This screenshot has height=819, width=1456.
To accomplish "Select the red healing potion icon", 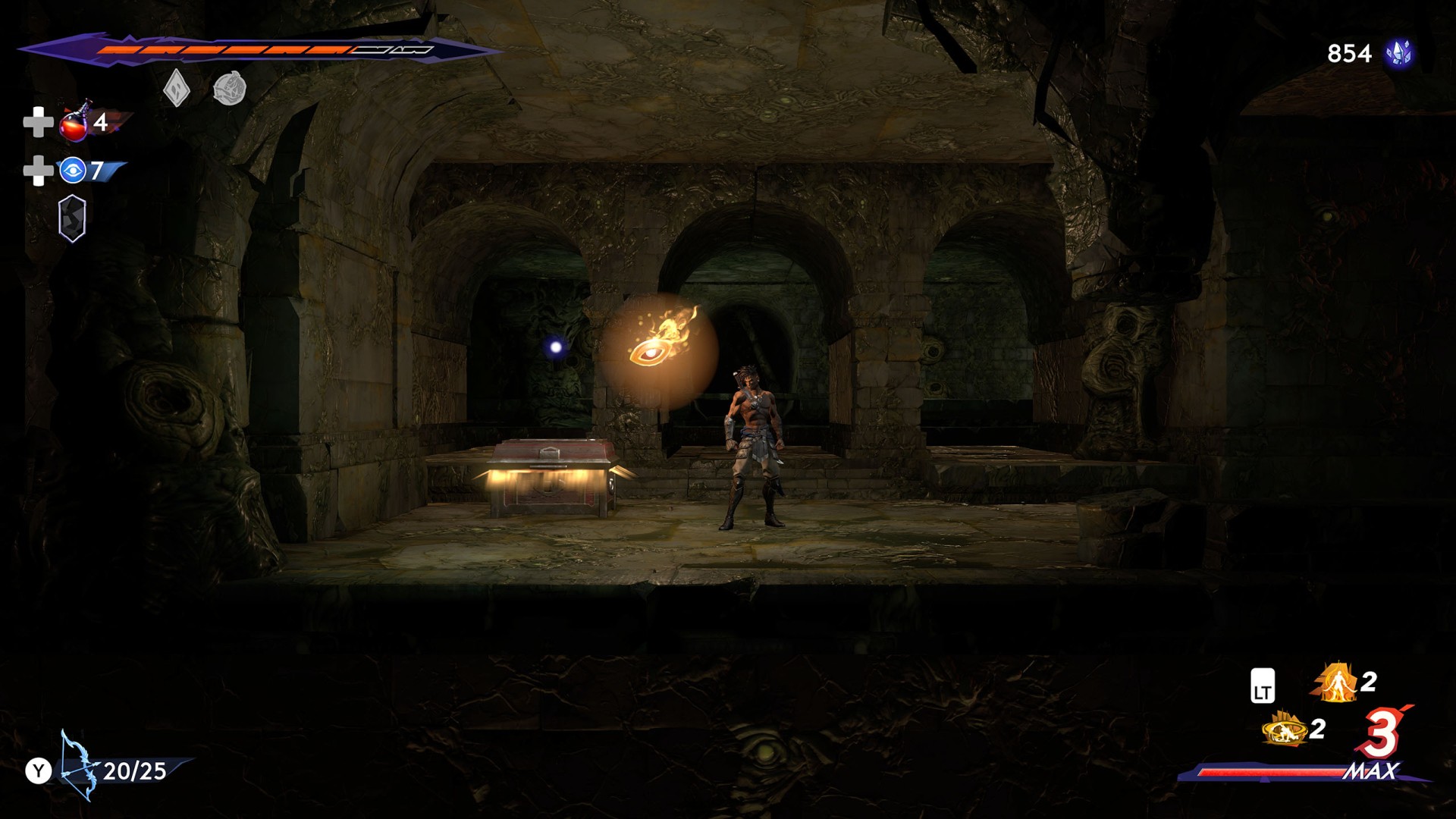I will [x=74, y=123].
